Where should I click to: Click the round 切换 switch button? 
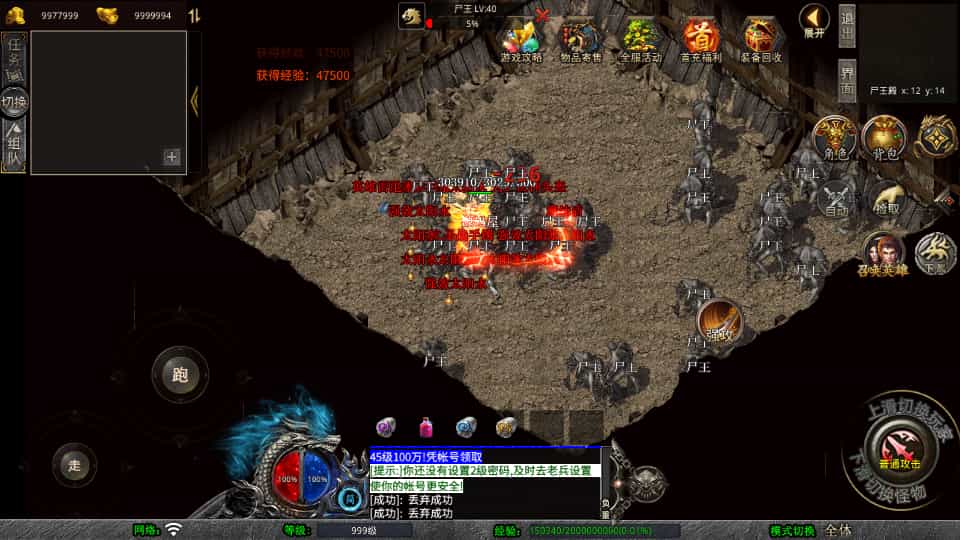(15, 101)
